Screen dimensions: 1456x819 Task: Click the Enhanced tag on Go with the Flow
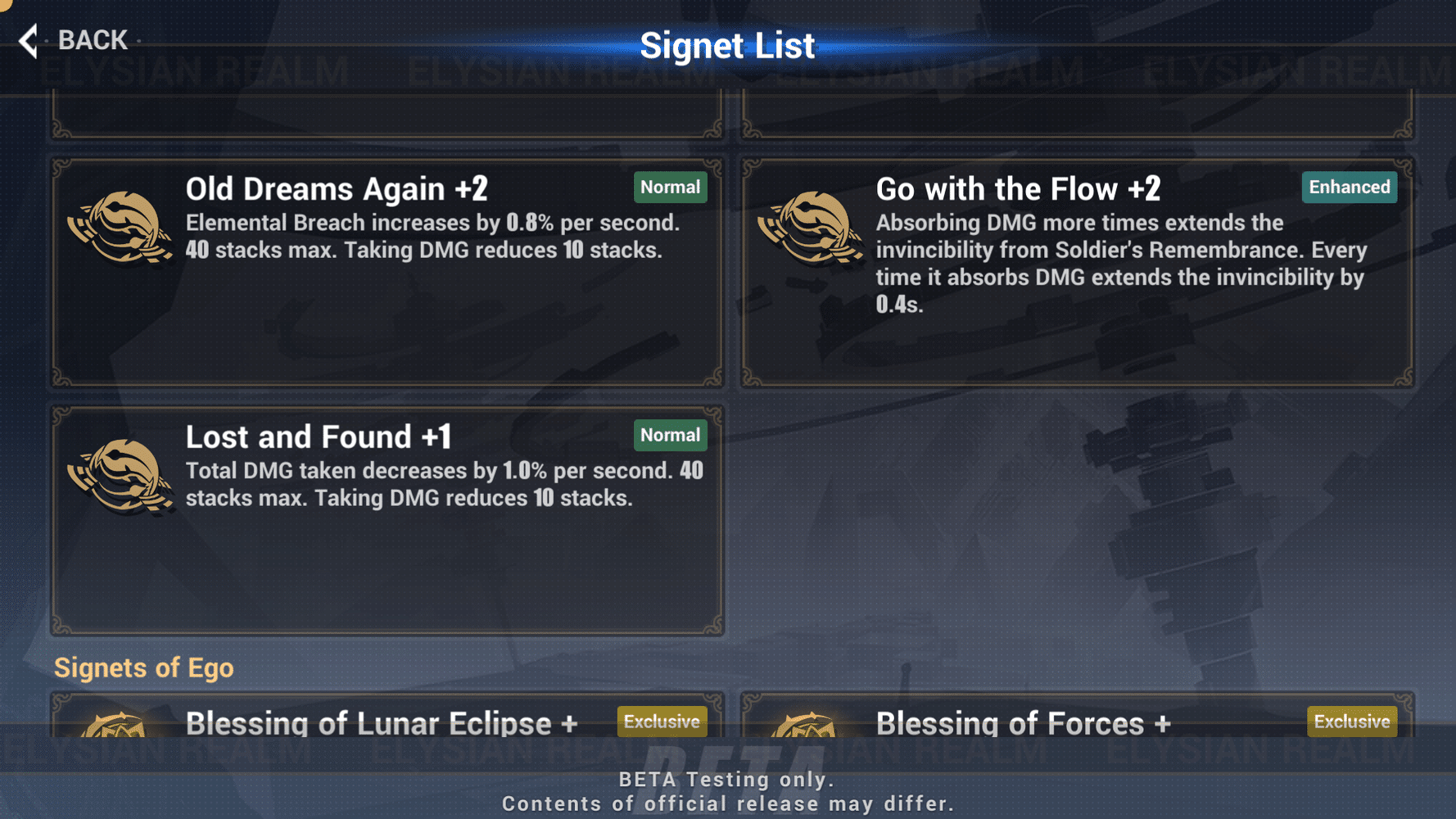[x=1348, y=187]
